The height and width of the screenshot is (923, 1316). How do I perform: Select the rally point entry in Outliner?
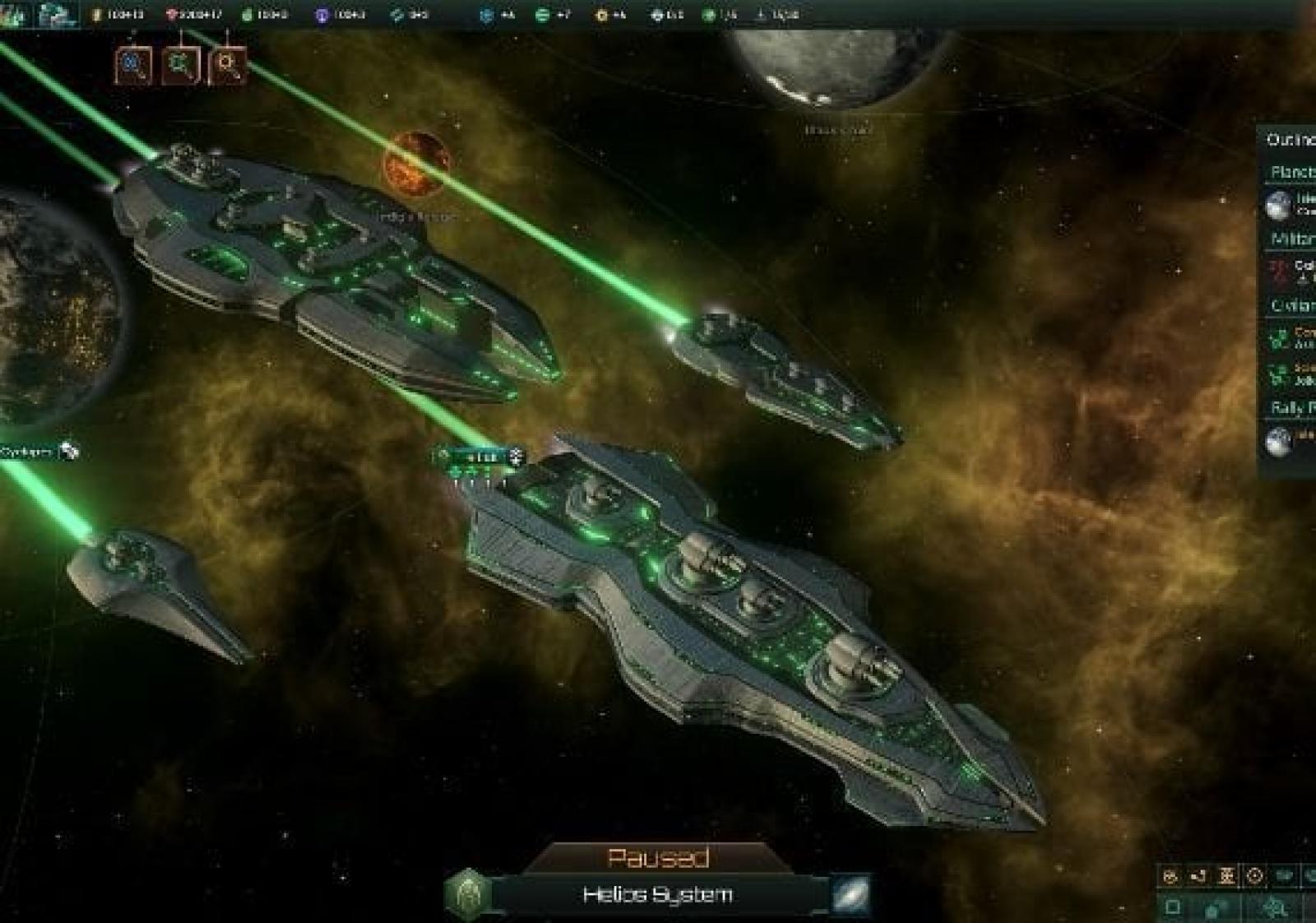coord(1290,440)
